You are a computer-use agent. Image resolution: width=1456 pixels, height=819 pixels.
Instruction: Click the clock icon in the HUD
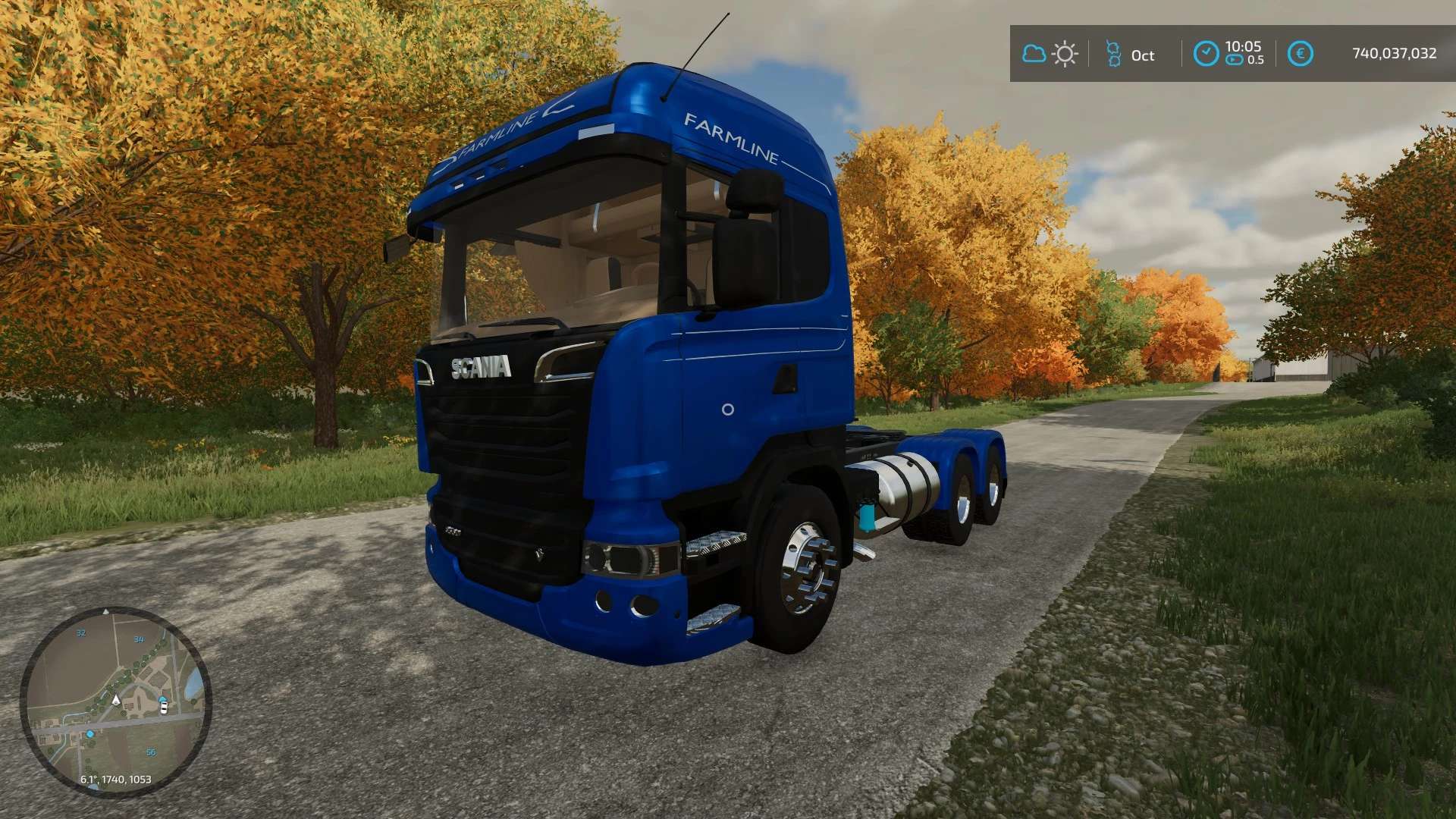pos(1206,54)
